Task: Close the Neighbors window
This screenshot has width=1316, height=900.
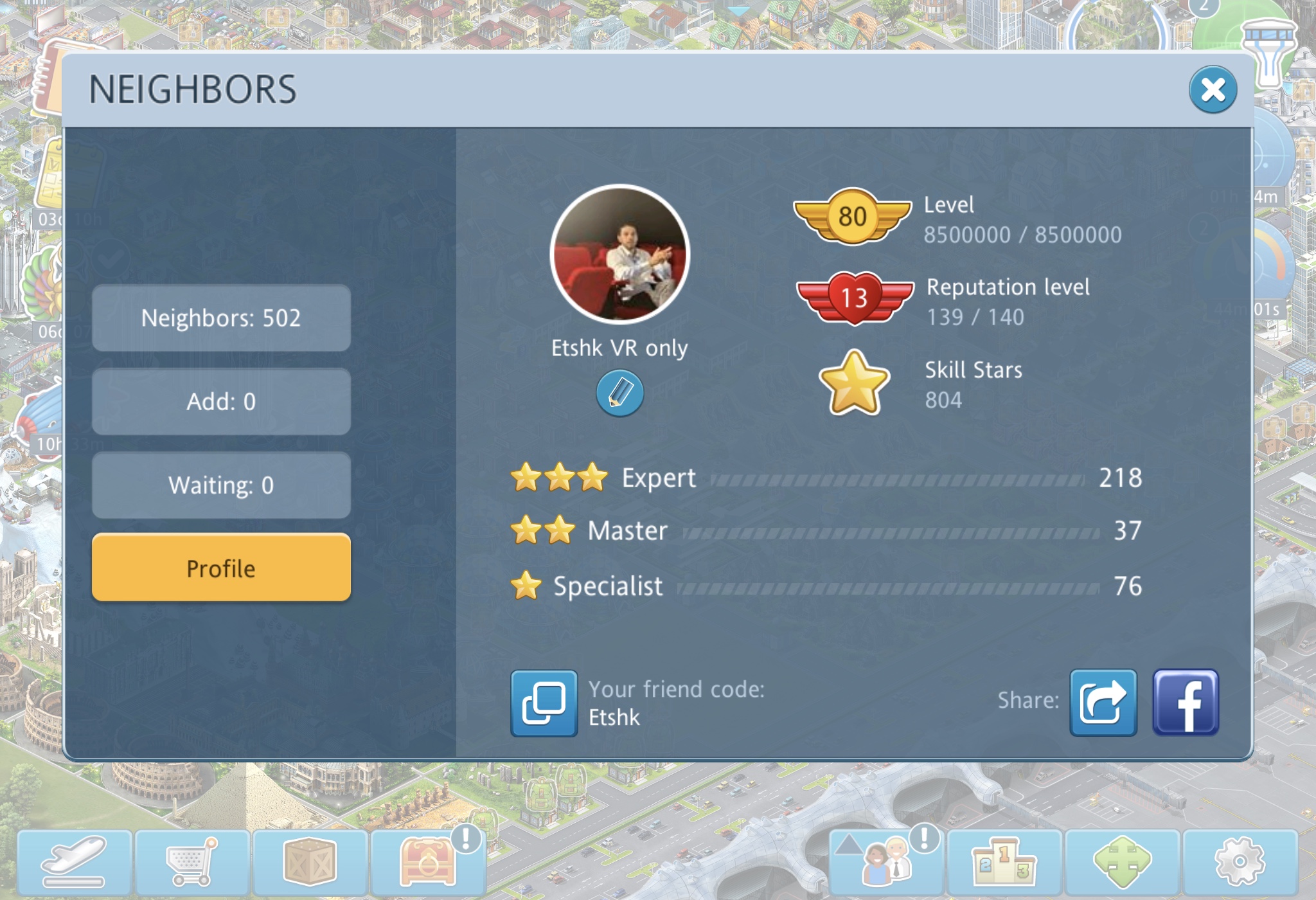Action: click(1213, 90)
